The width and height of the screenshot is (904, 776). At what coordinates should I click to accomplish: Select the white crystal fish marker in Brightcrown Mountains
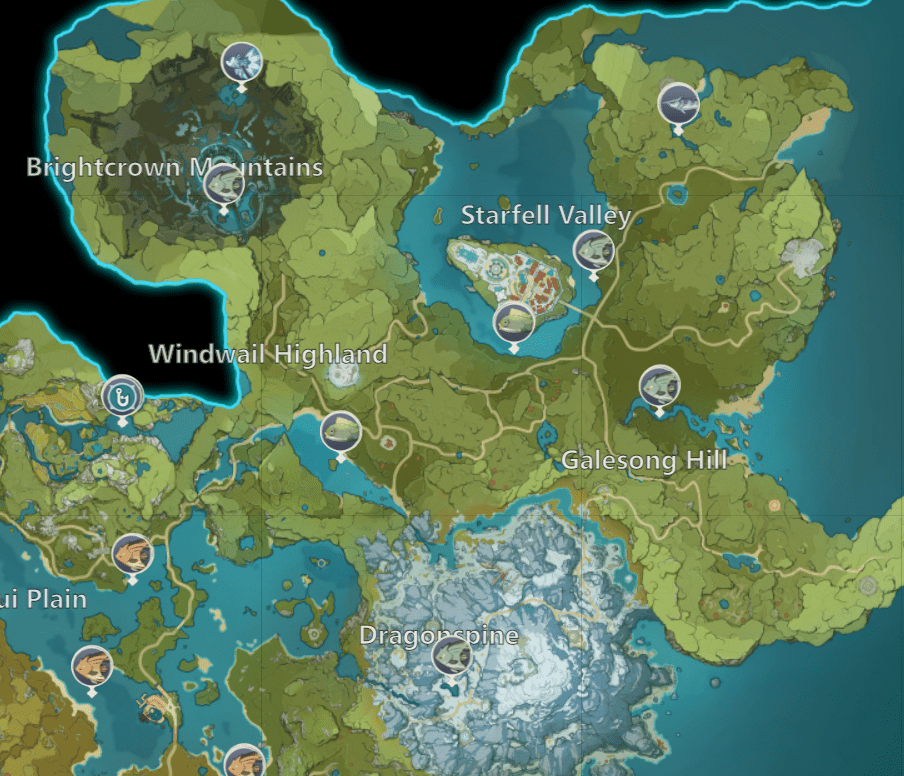point(241,62)
